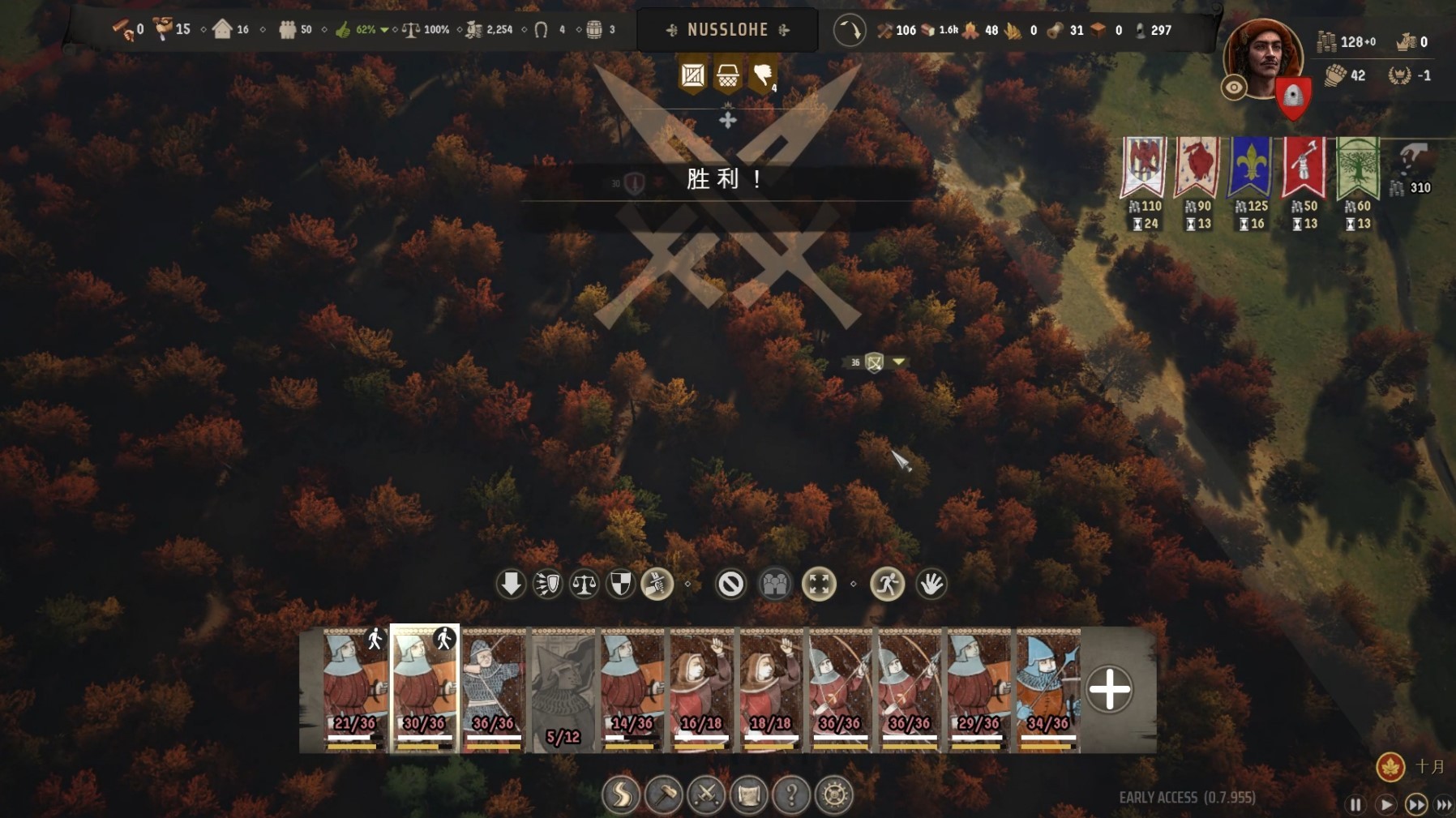Toggle the eye icon beside lord portrait
1456x818 pixels.
(x=1234, y=88)
